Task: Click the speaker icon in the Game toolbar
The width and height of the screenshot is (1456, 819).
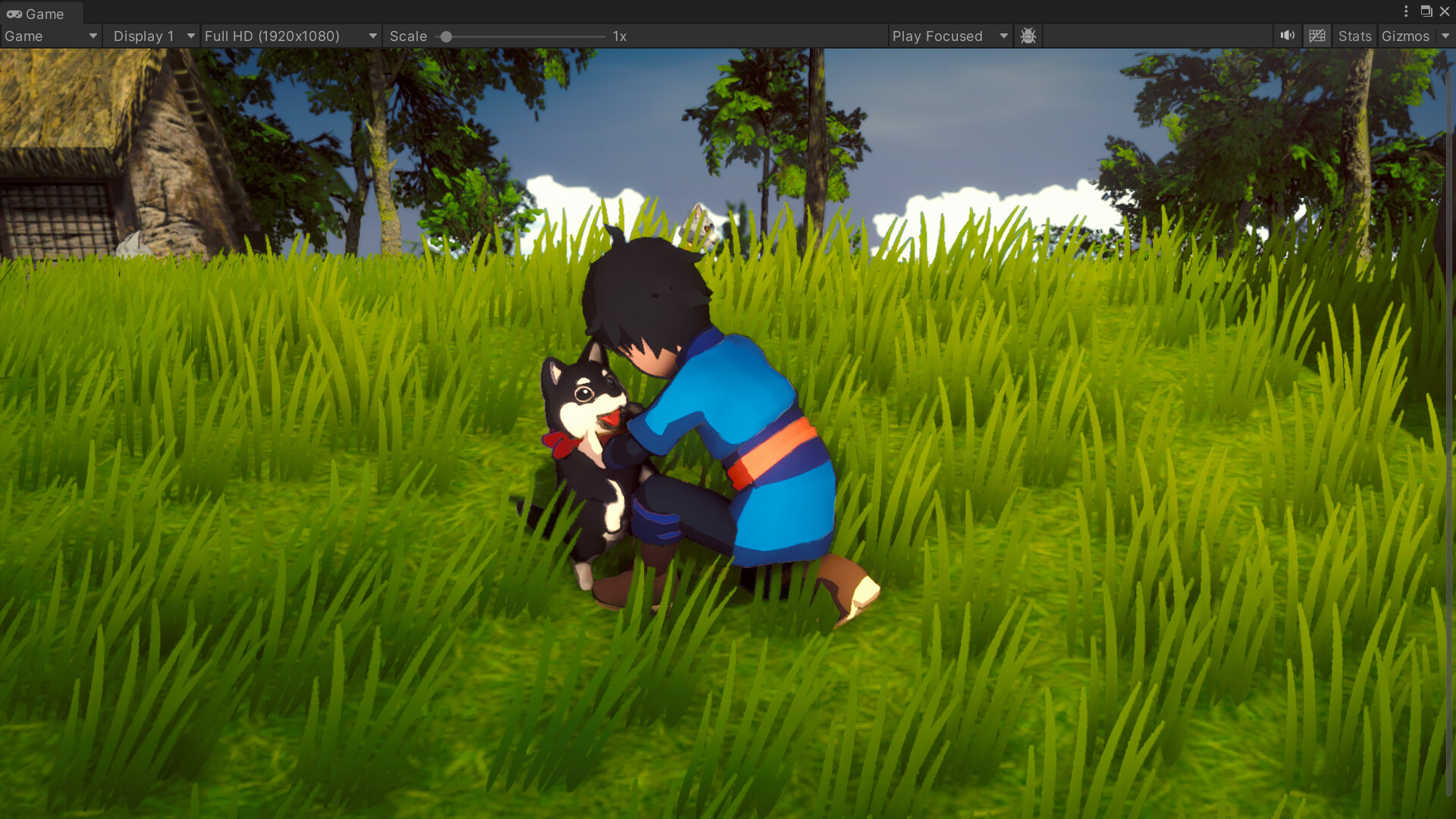Action: [1288, 36]
